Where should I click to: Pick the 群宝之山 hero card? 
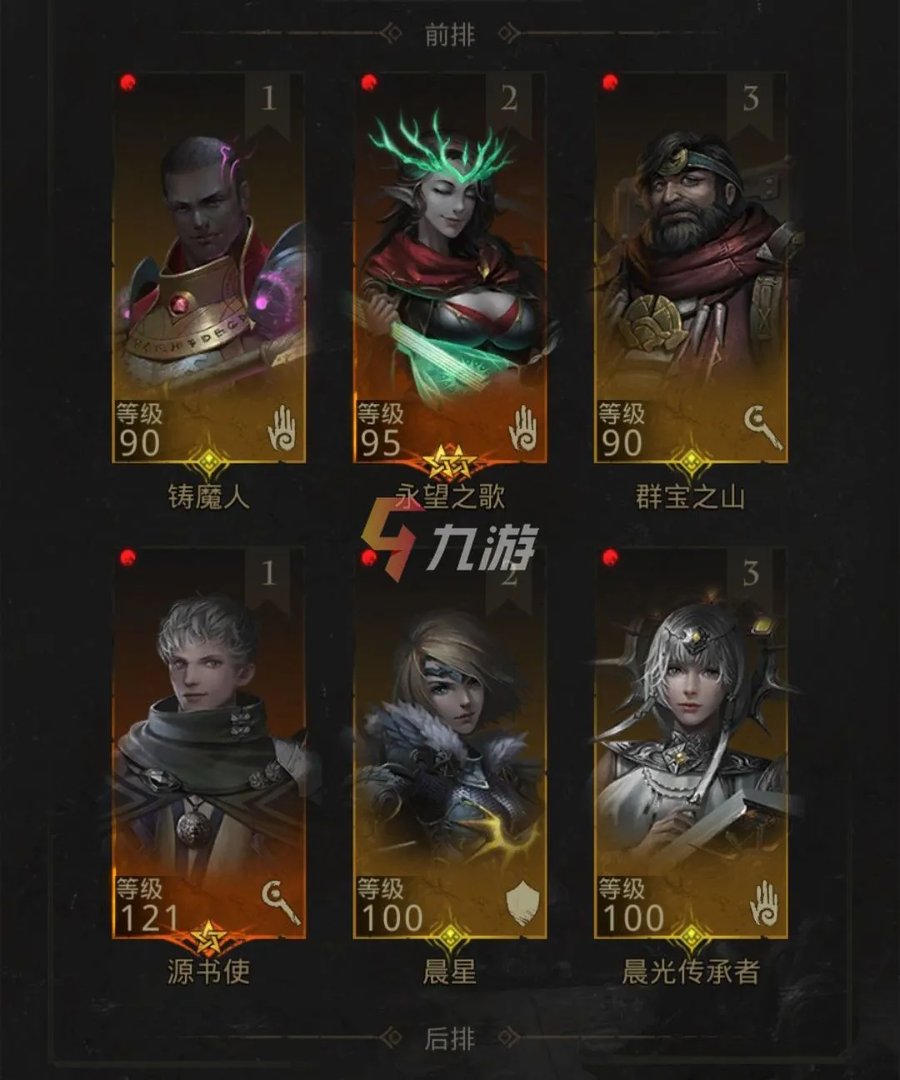point(691,270)
